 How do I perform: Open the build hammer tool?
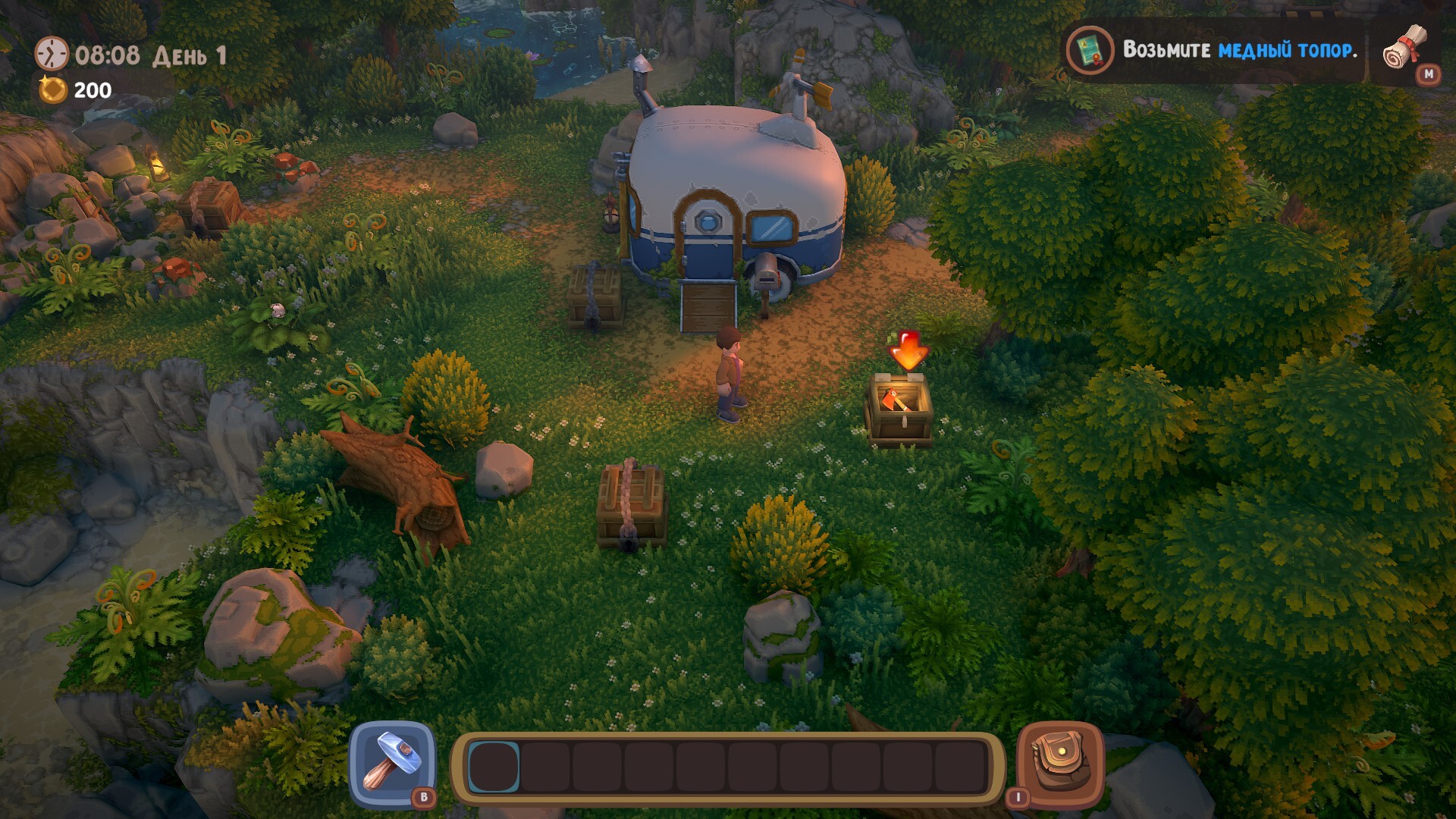coord(391,763)
